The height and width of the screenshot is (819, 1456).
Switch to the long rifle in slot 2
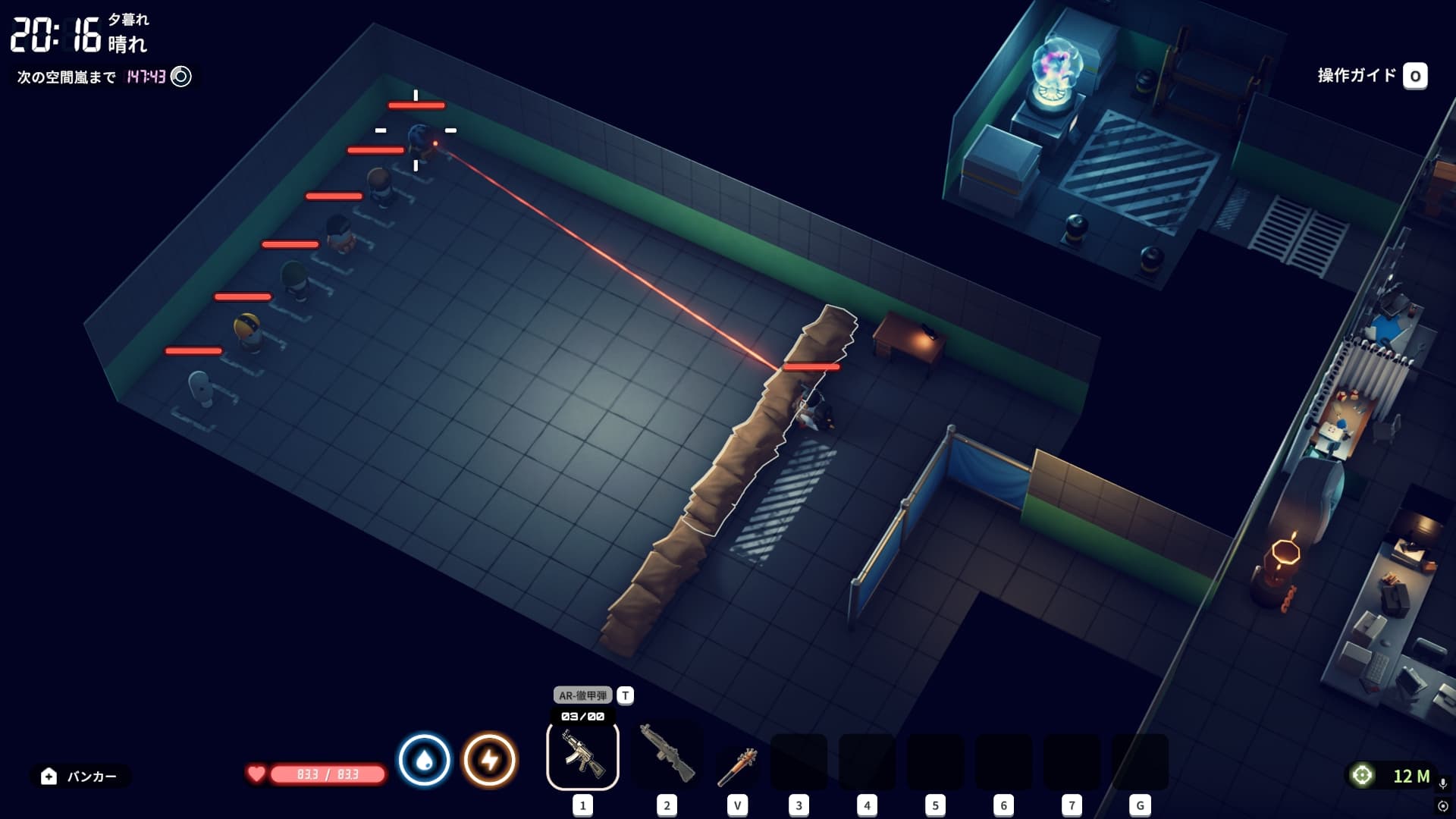(667, 754)
